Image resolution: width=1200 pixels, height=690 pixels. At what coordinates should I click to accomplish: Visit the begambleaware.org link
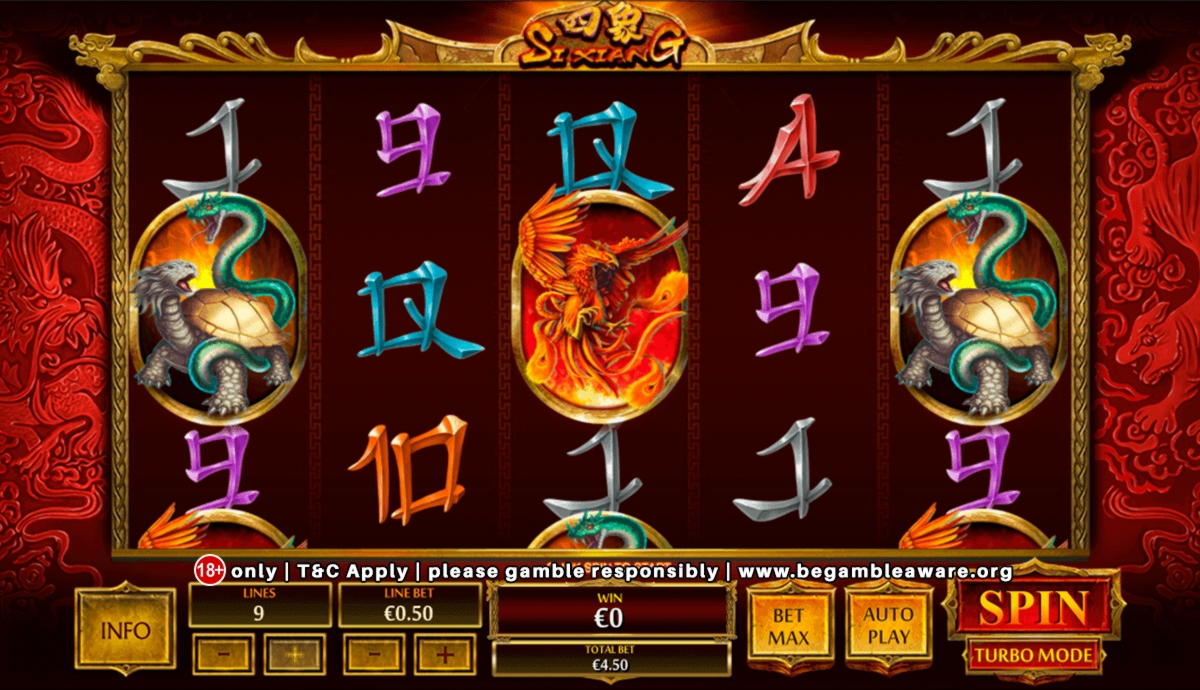point(875,572)
